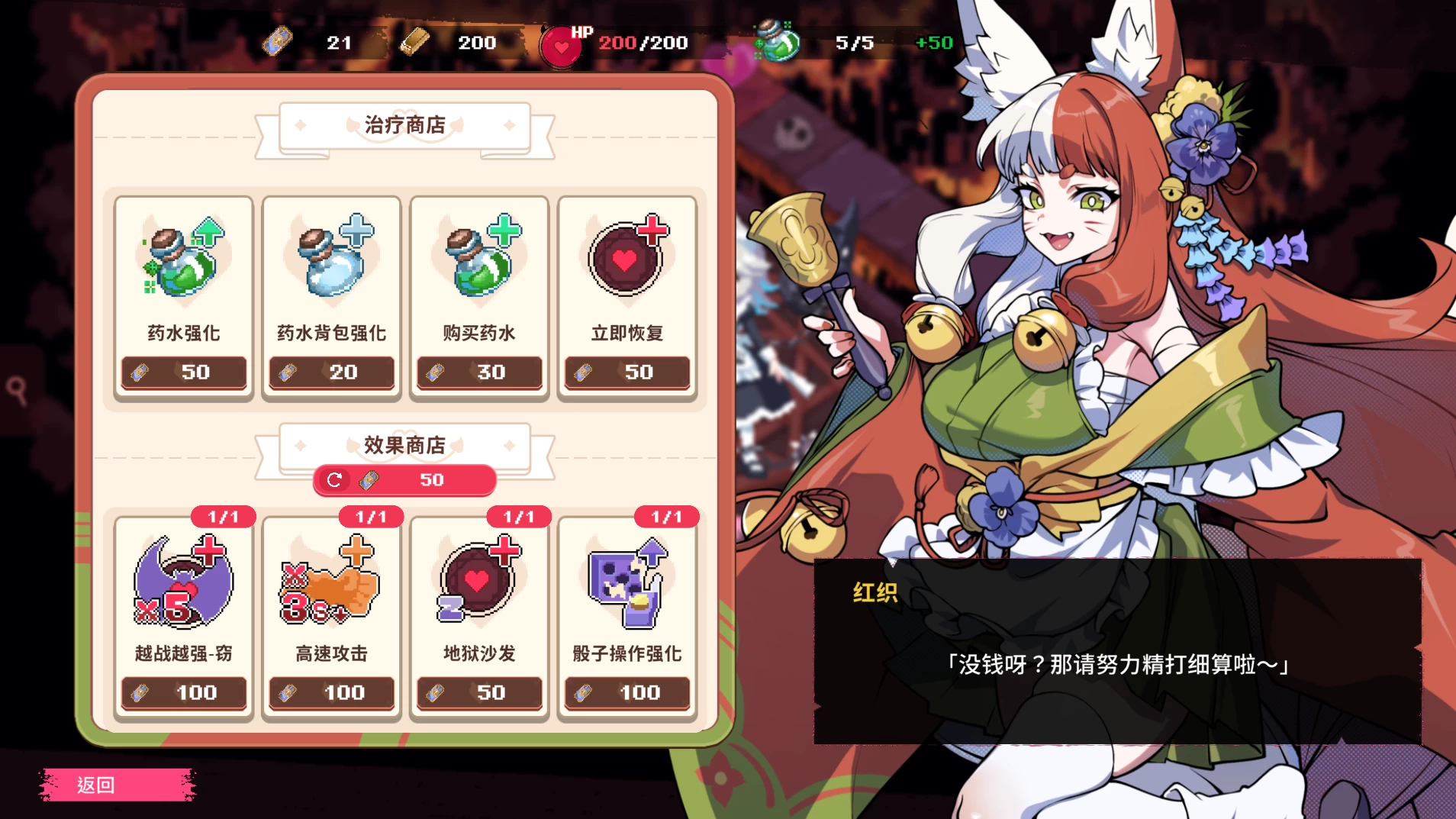
Task: Click the 治疗商店 banner title
Action: tap(405, 124)
